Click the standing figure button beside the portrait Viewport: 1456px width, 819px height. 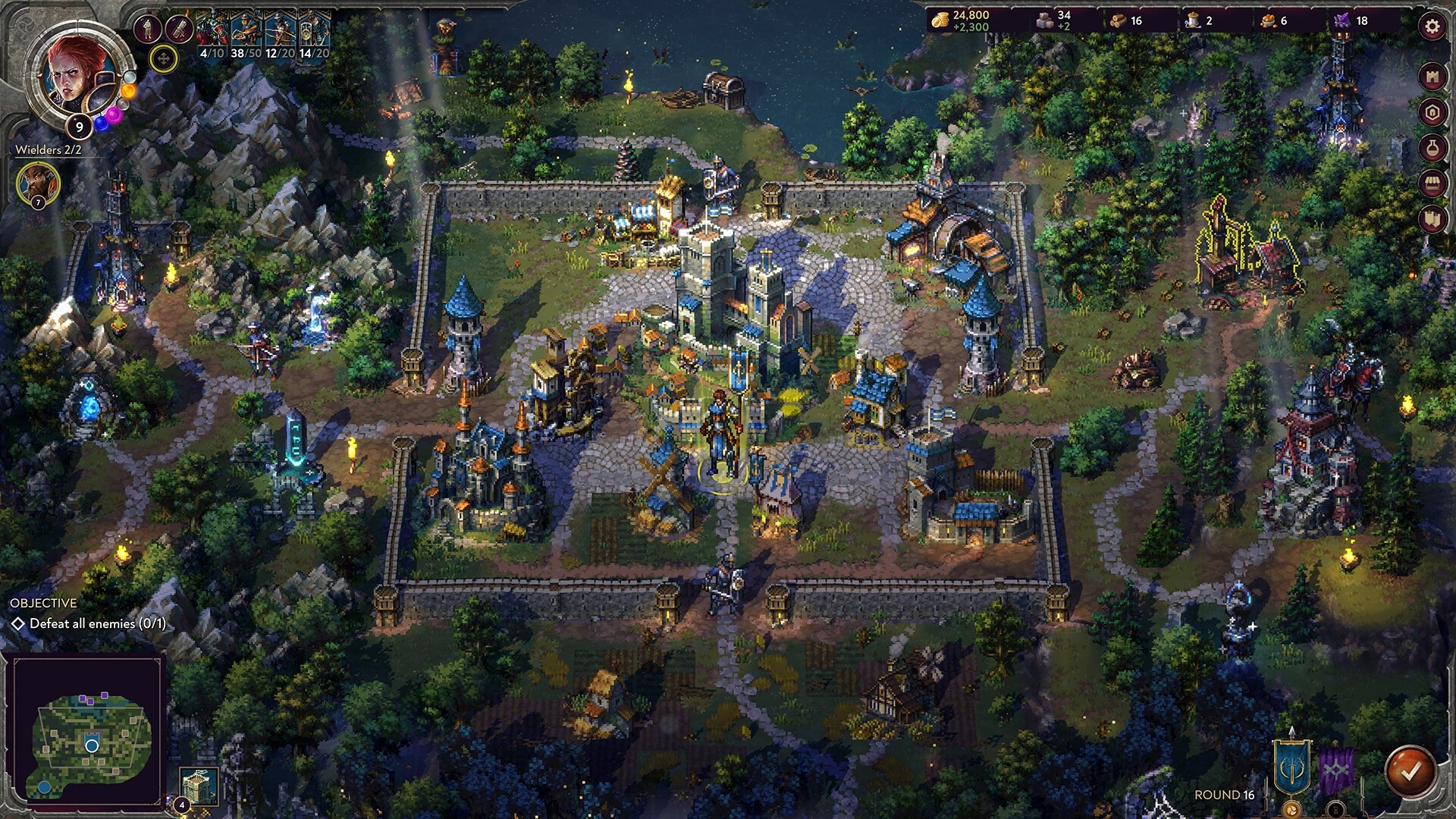[147, 30]
